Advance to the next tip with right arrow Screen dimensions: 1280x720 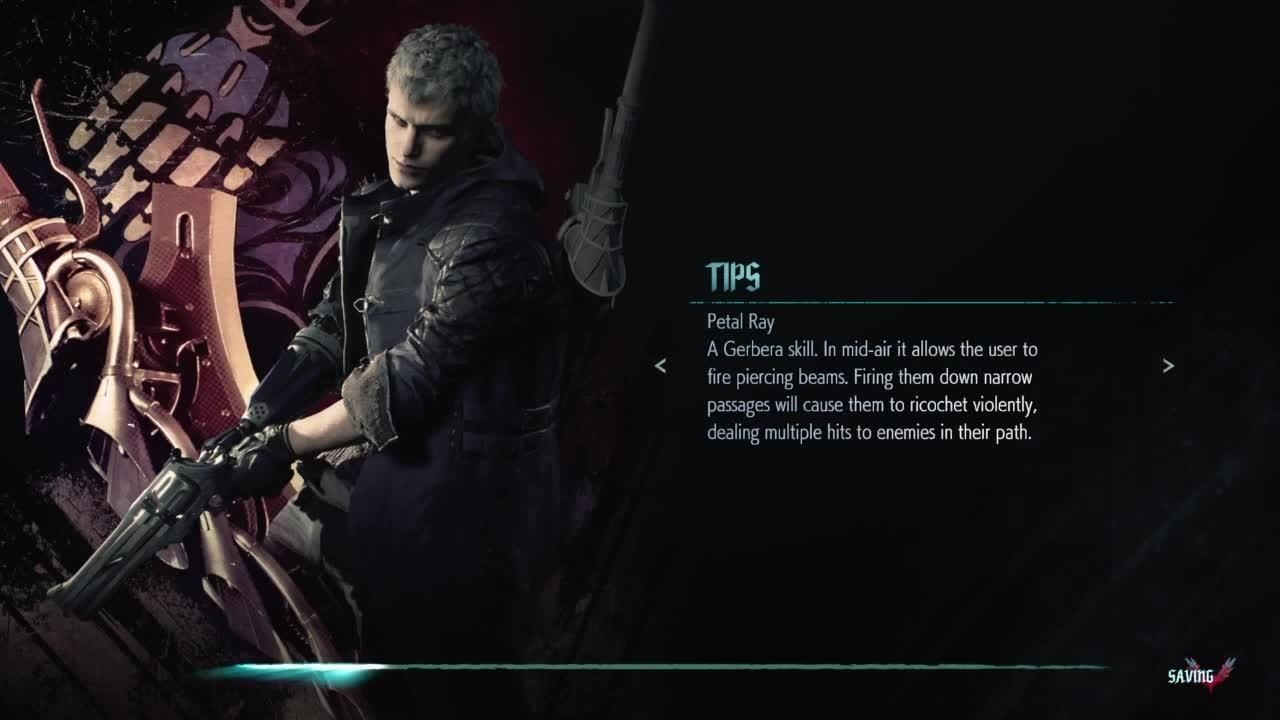[x=1168, y=366]
